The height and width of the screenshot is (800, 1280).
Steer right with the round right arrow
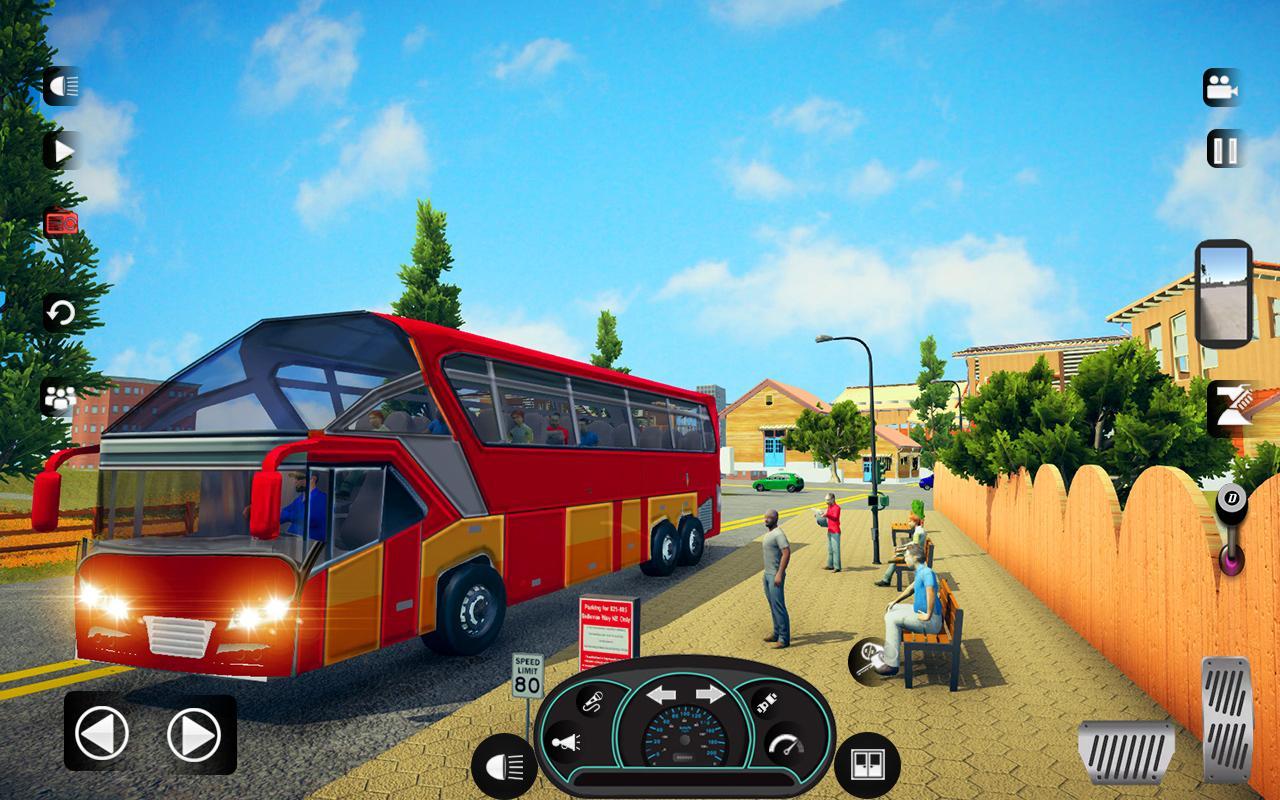pyautogui.click(x=193, y=735)
